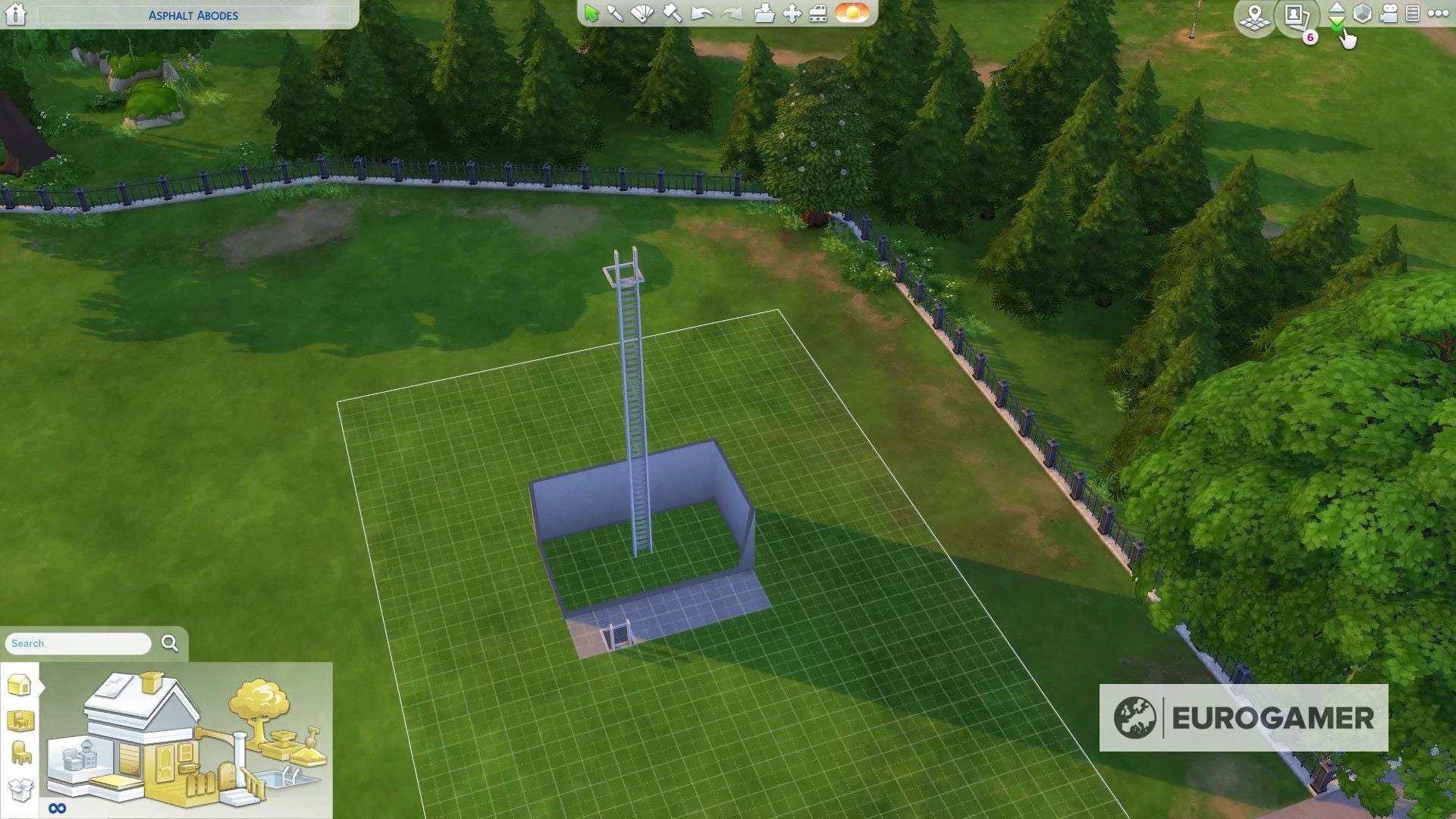The height and width of the screenshot is (819, 1456).
Task: Save this lot to My Library
Action: pos(766,14)
